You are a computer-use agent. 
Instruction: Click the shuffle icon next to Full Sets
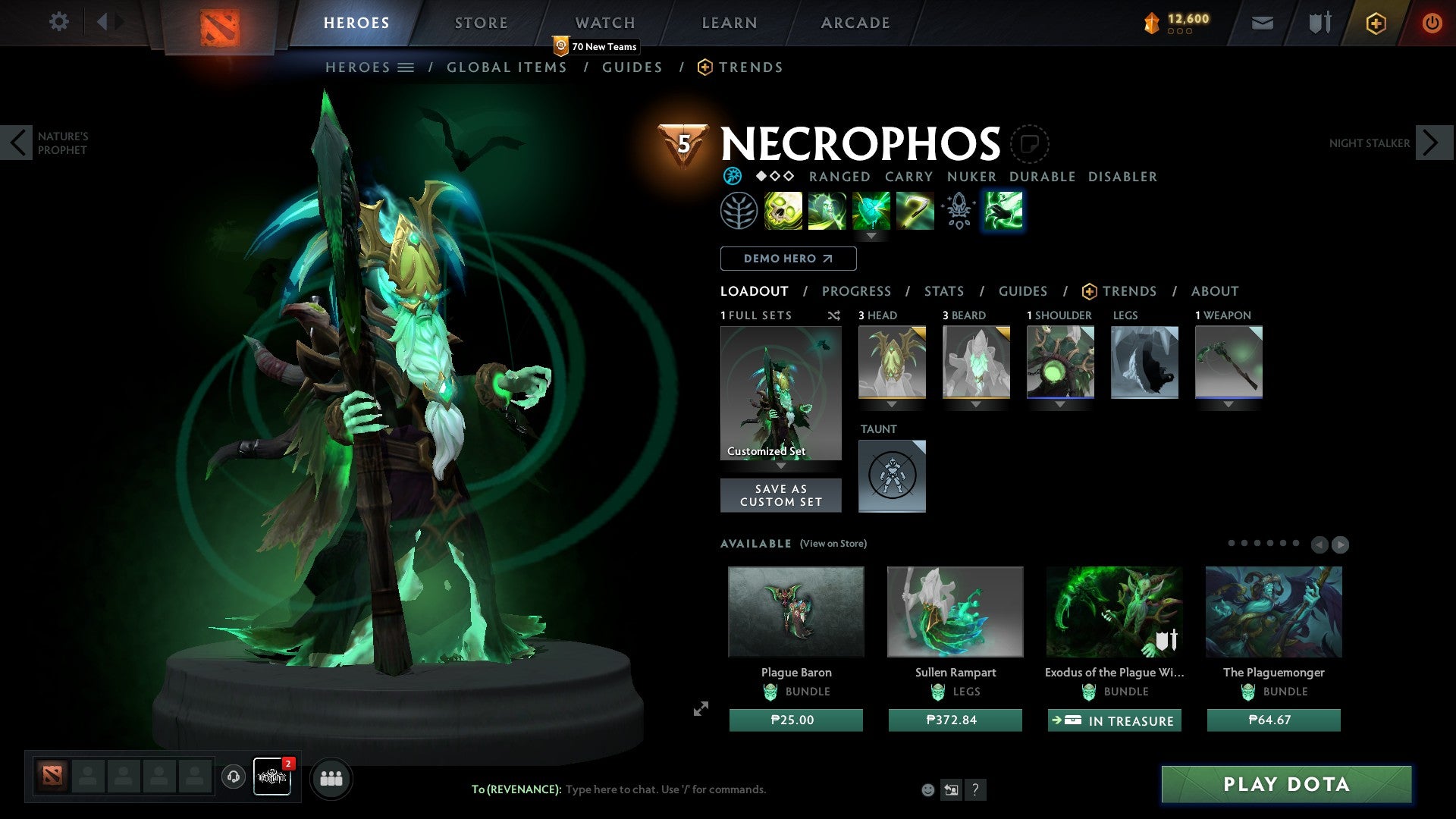click(834, 315)
